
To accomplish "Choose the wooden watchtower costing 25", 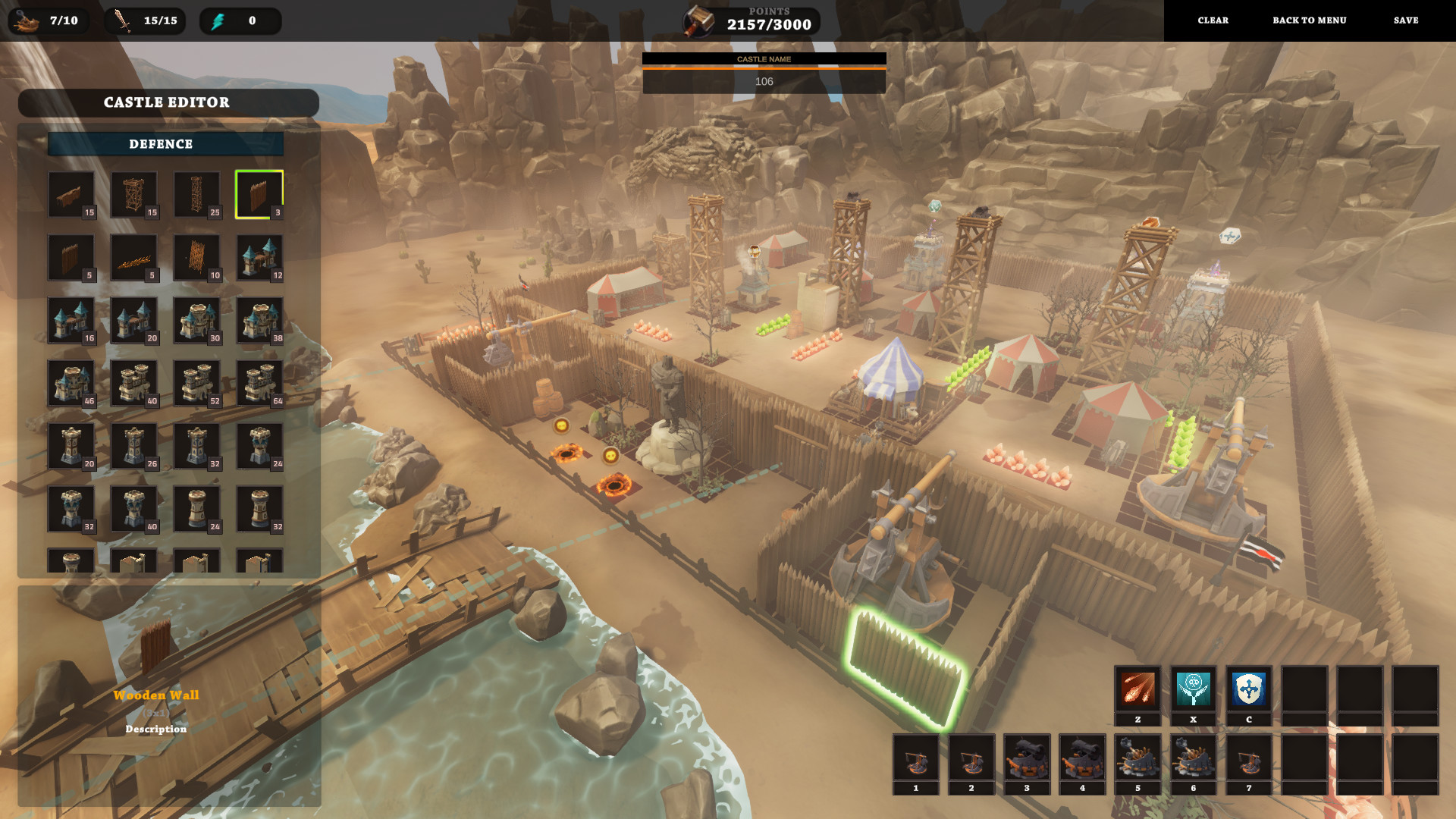I will click(x=196, y=194).
